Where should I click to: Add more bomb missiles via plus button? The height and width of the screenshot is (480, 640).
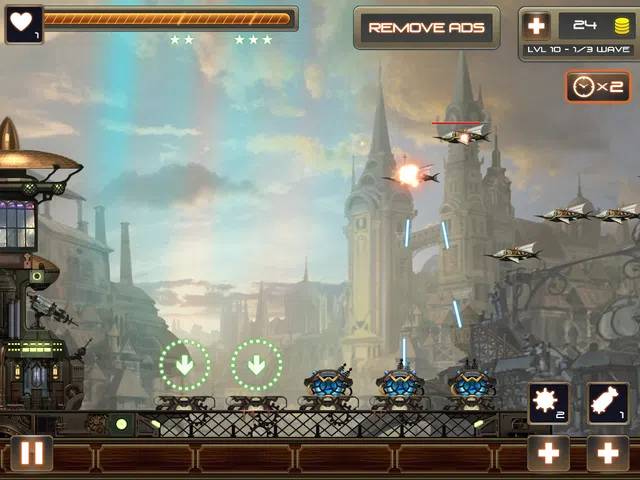(x=607, y=453)
